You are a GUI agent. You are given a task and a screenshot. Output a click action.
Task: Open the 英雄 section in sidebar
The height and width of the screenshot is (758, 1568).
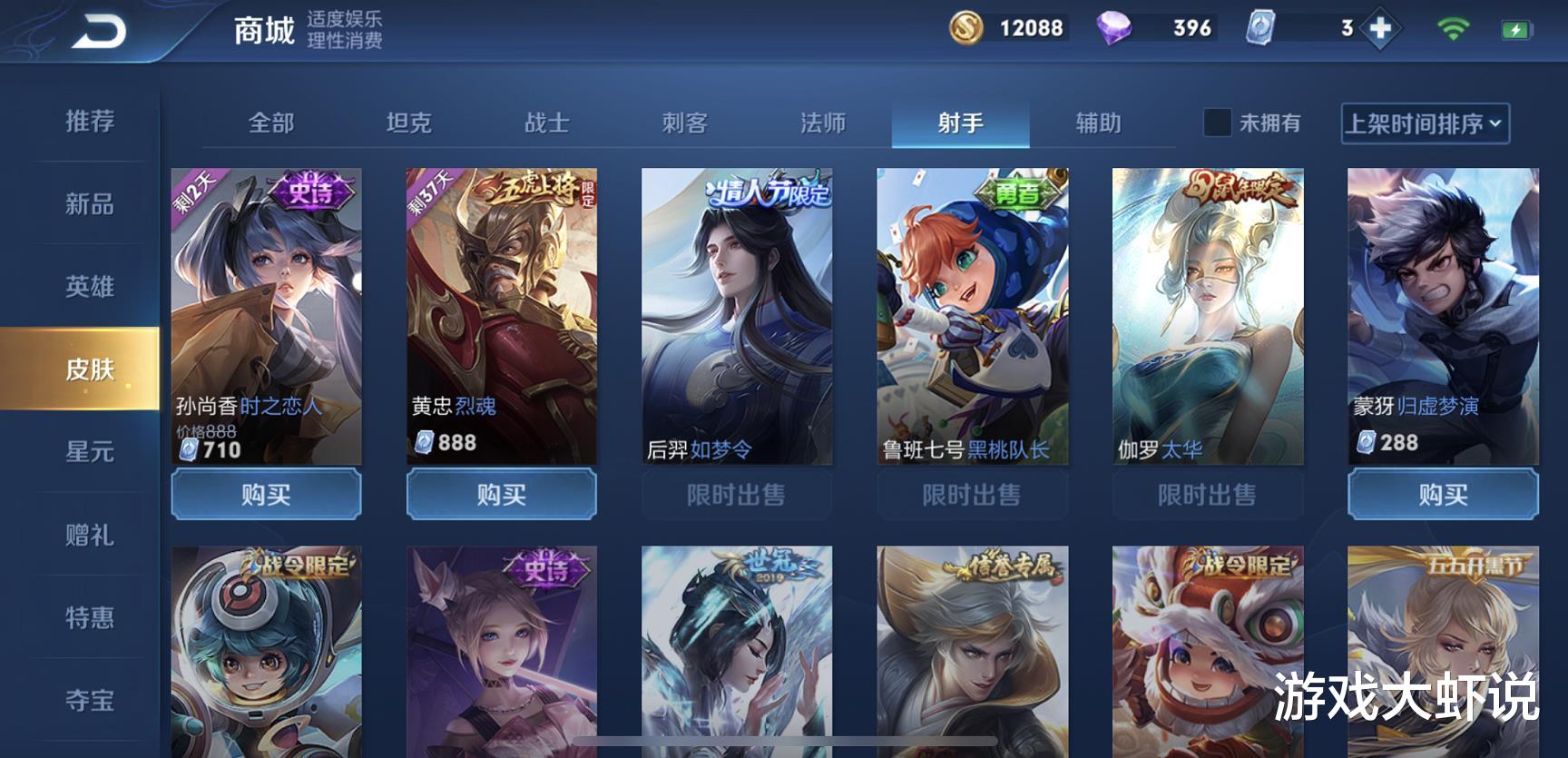88,286
